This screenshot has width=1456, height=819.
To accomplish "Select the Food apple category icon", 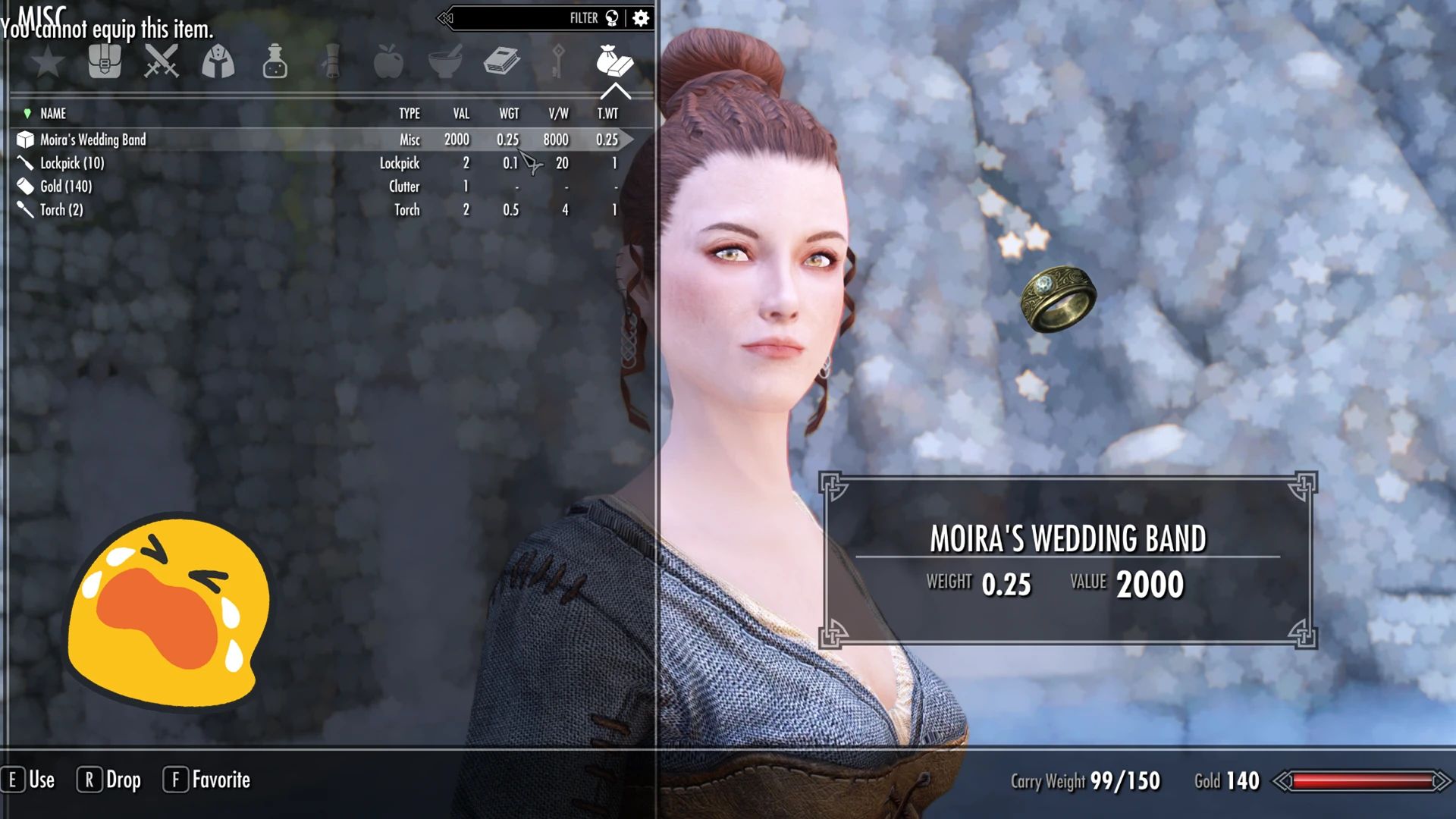I will 388,62.
